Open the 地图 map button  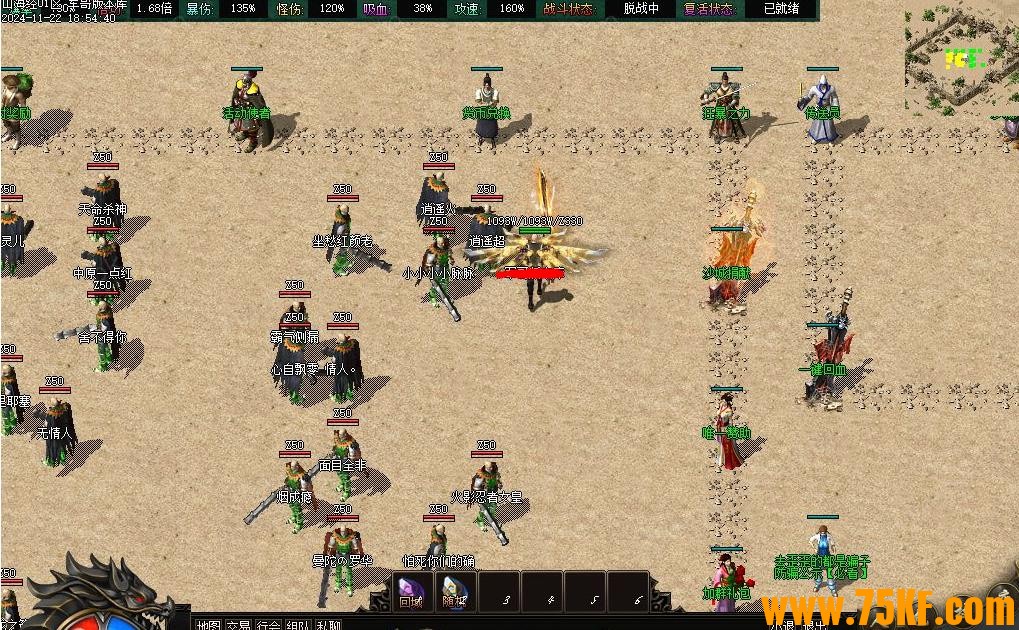coord(208,624)
